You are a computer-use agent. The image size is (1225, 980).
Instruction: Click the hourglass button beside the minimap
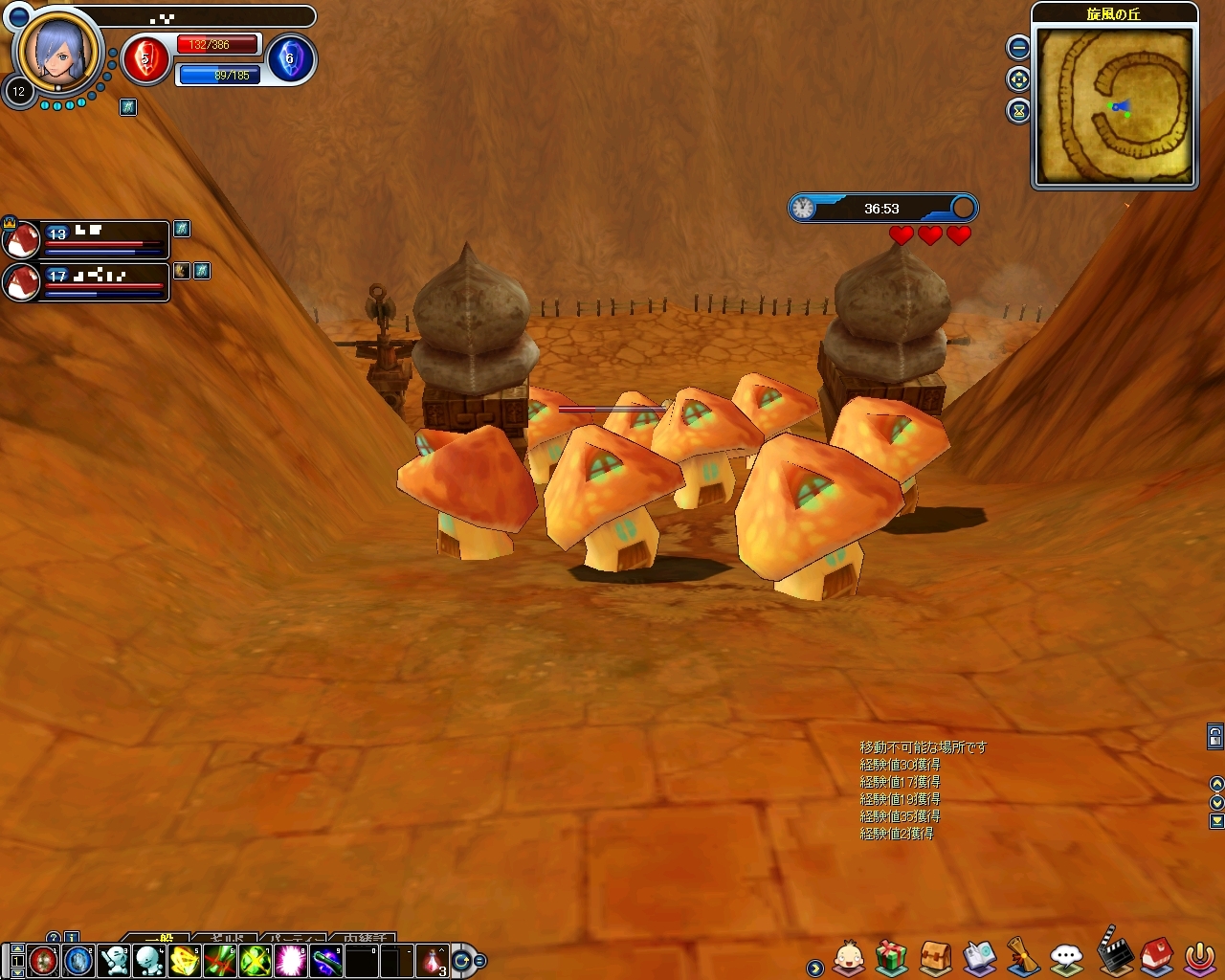[x=1018, y=111]
